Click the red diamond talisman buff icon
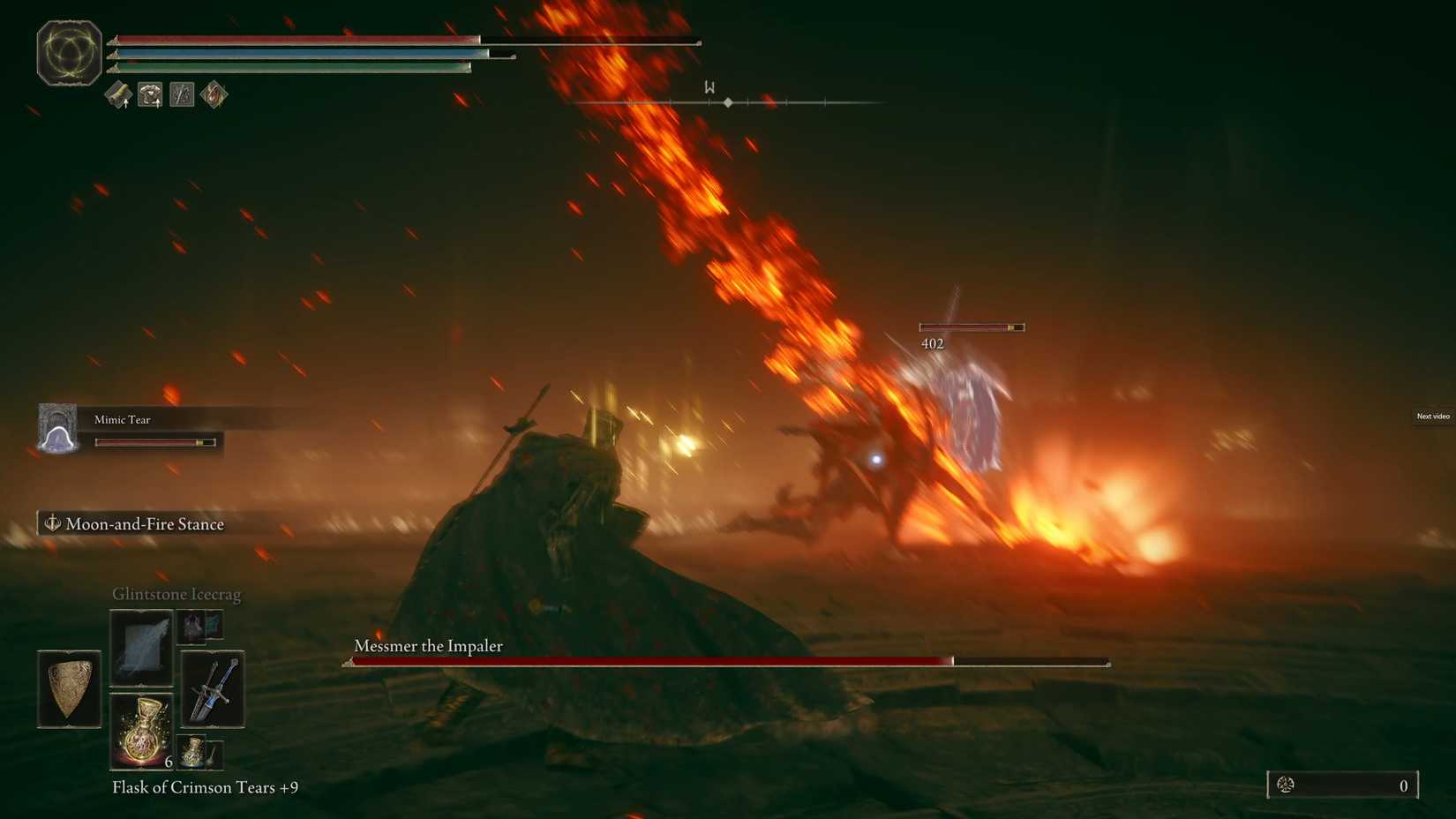This screenshot has width=1456, height=819. pos(212,94)
